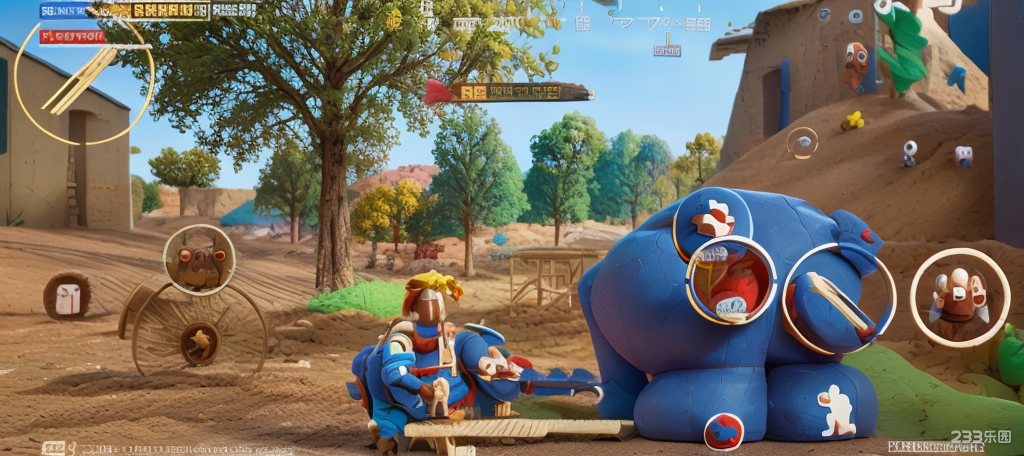Tap the small red and blue round button
The height and width of the screenshot is (456, 1024).
723,432
